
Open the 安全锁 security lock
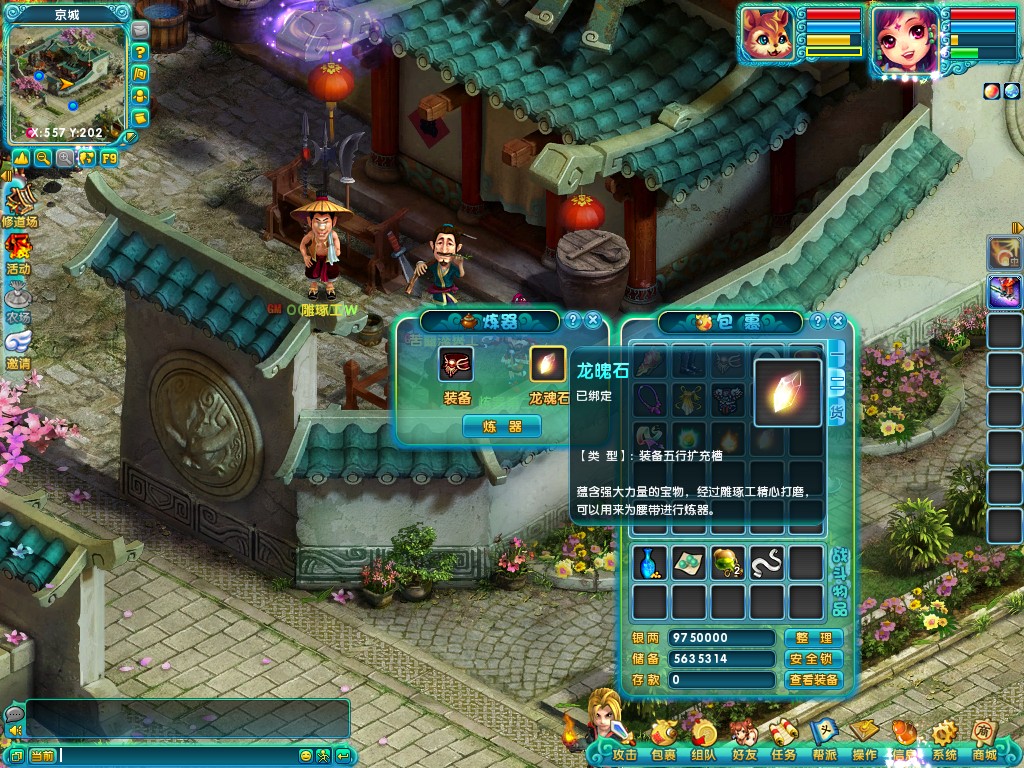813,659
